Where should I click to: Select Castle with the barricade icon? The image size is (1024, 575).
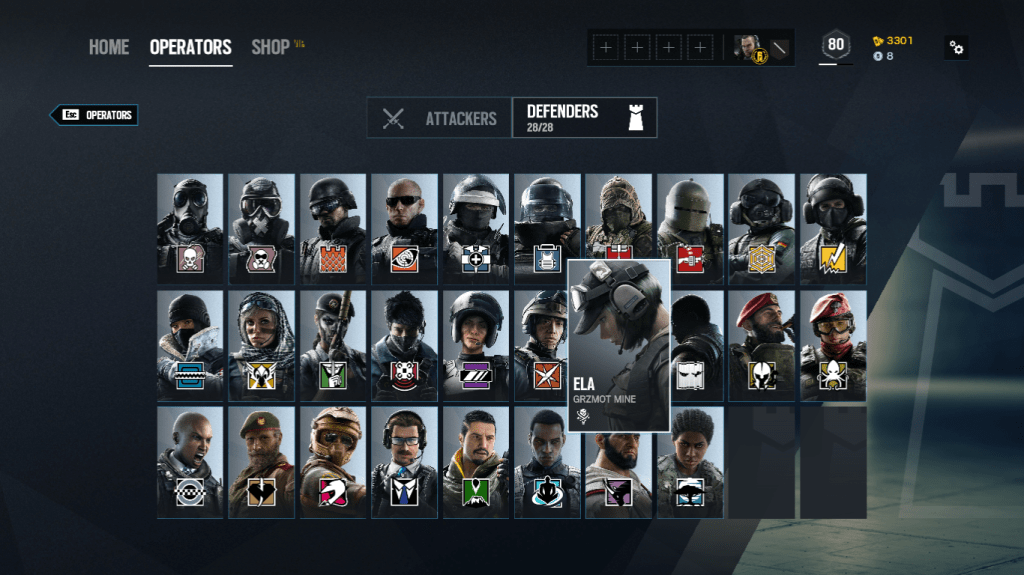tap(333, 229)
